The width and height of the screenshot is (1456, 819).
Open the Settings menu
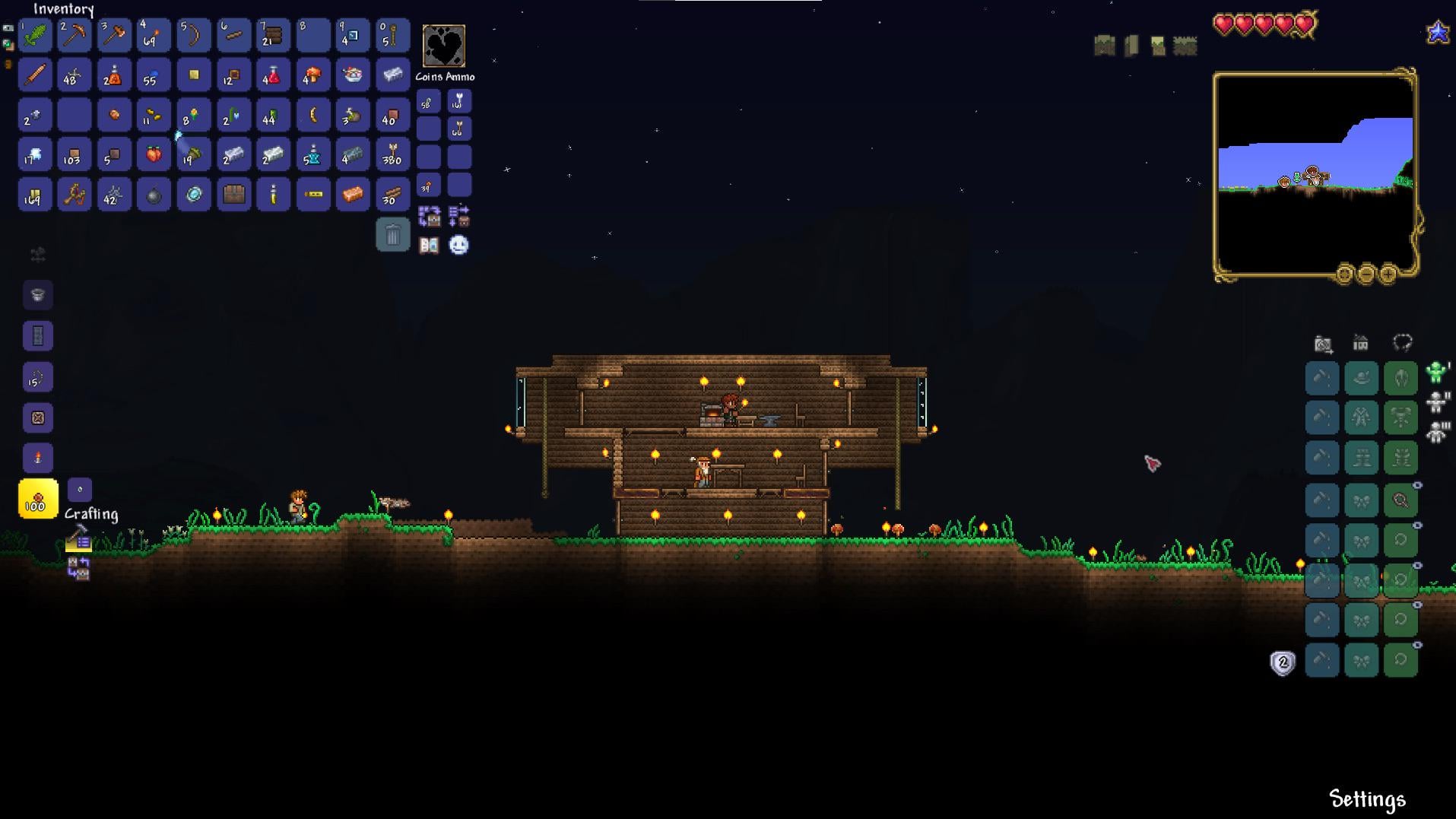click(x=1366, y=798)
